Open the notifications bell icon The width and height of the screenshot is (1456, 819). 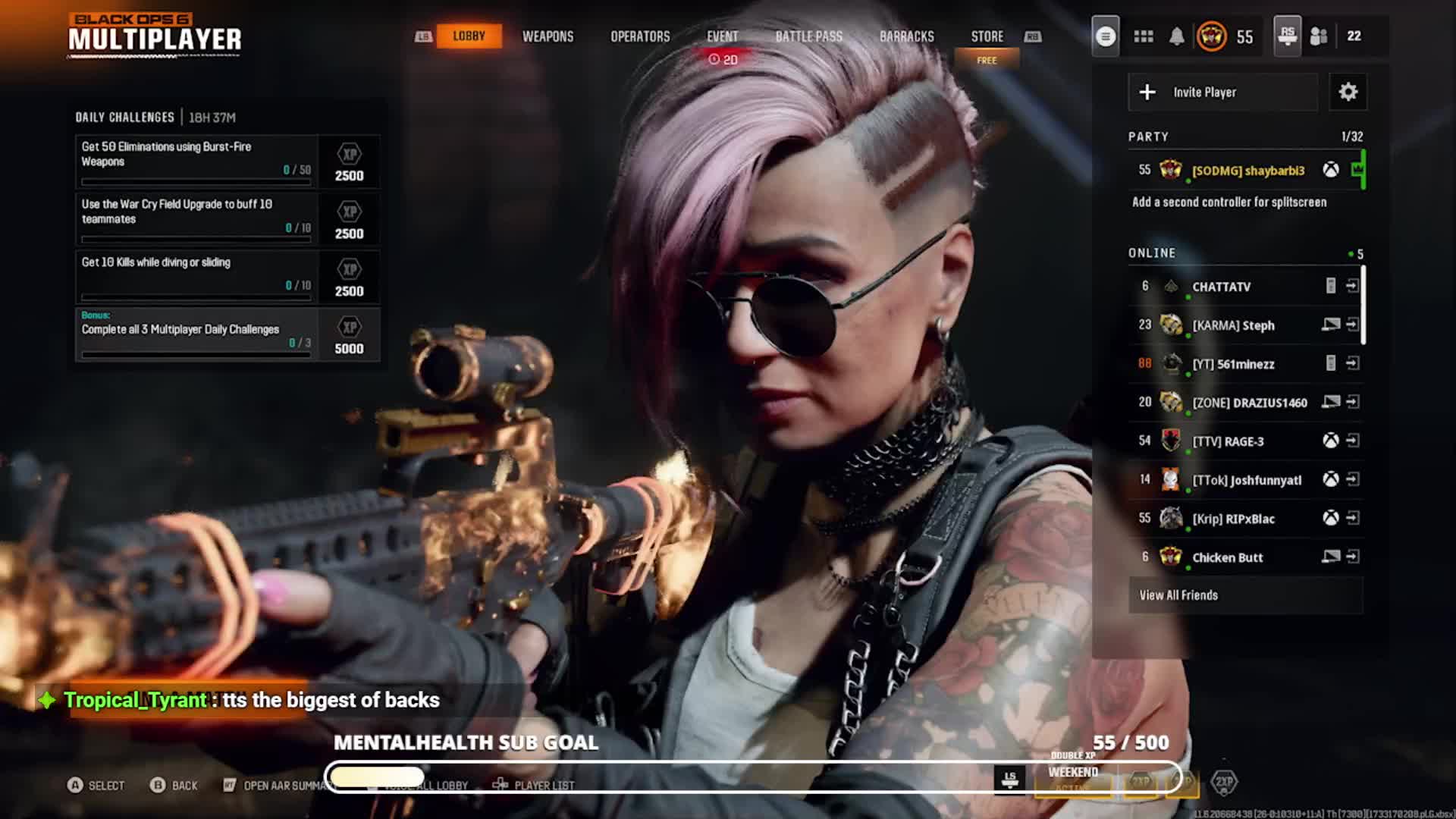coord(1178,36)
